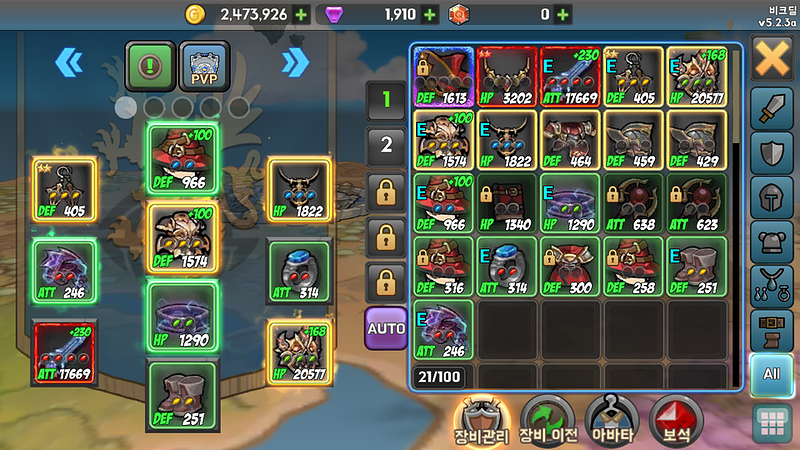Buy more purple gems with the plus
Screen dimensions: 800x450
click(430, 14)
